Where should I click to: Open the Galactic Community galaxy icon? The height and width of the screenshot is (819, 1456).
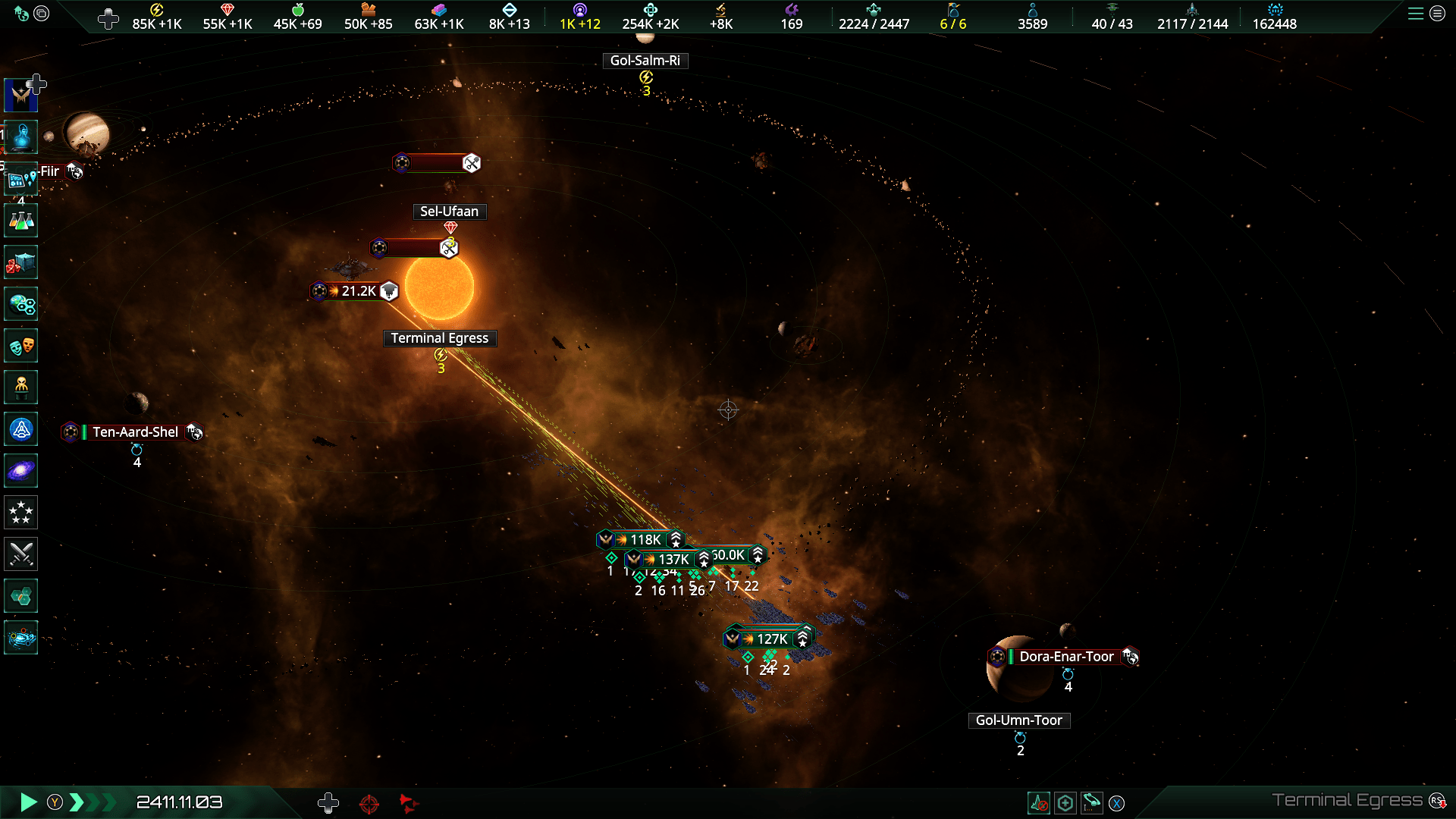20,470
